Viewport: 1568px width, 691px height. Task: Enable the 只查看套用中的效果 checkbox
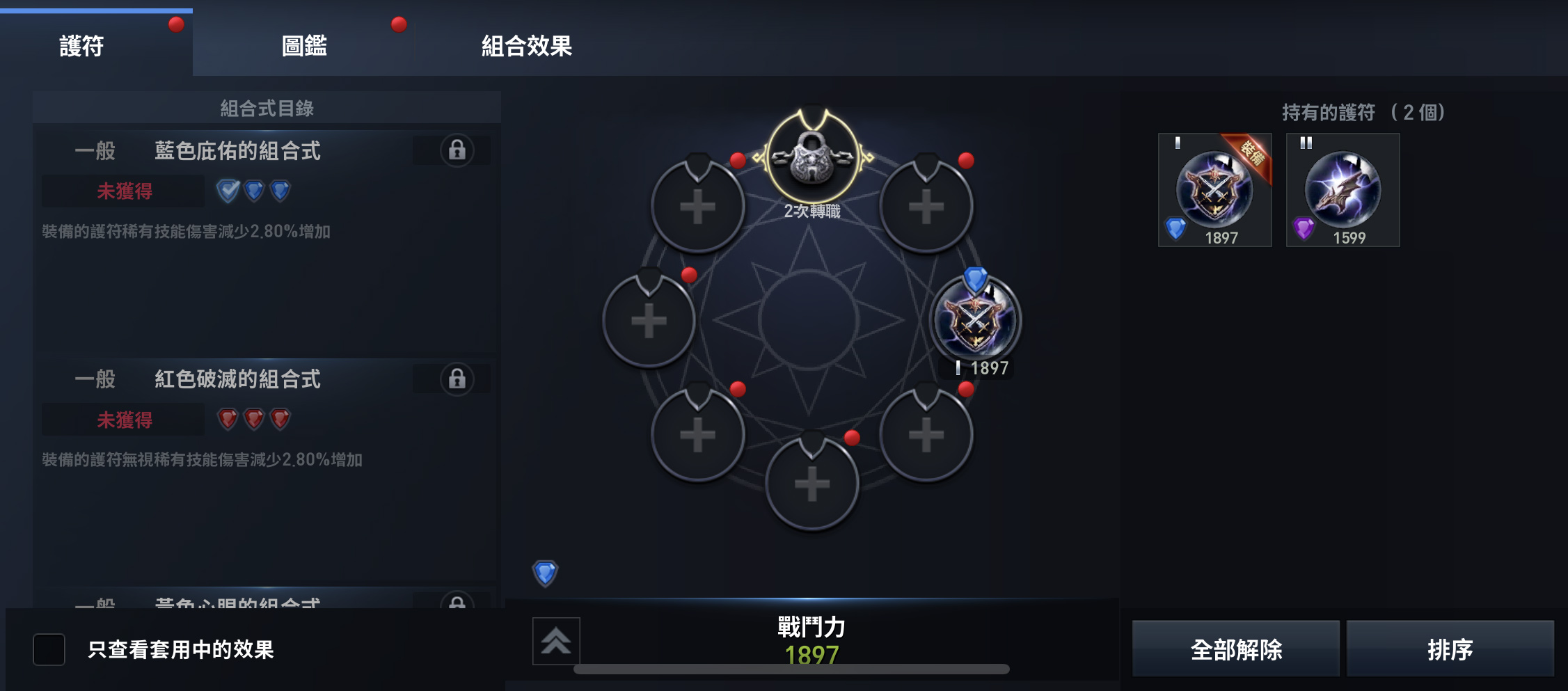48,650
